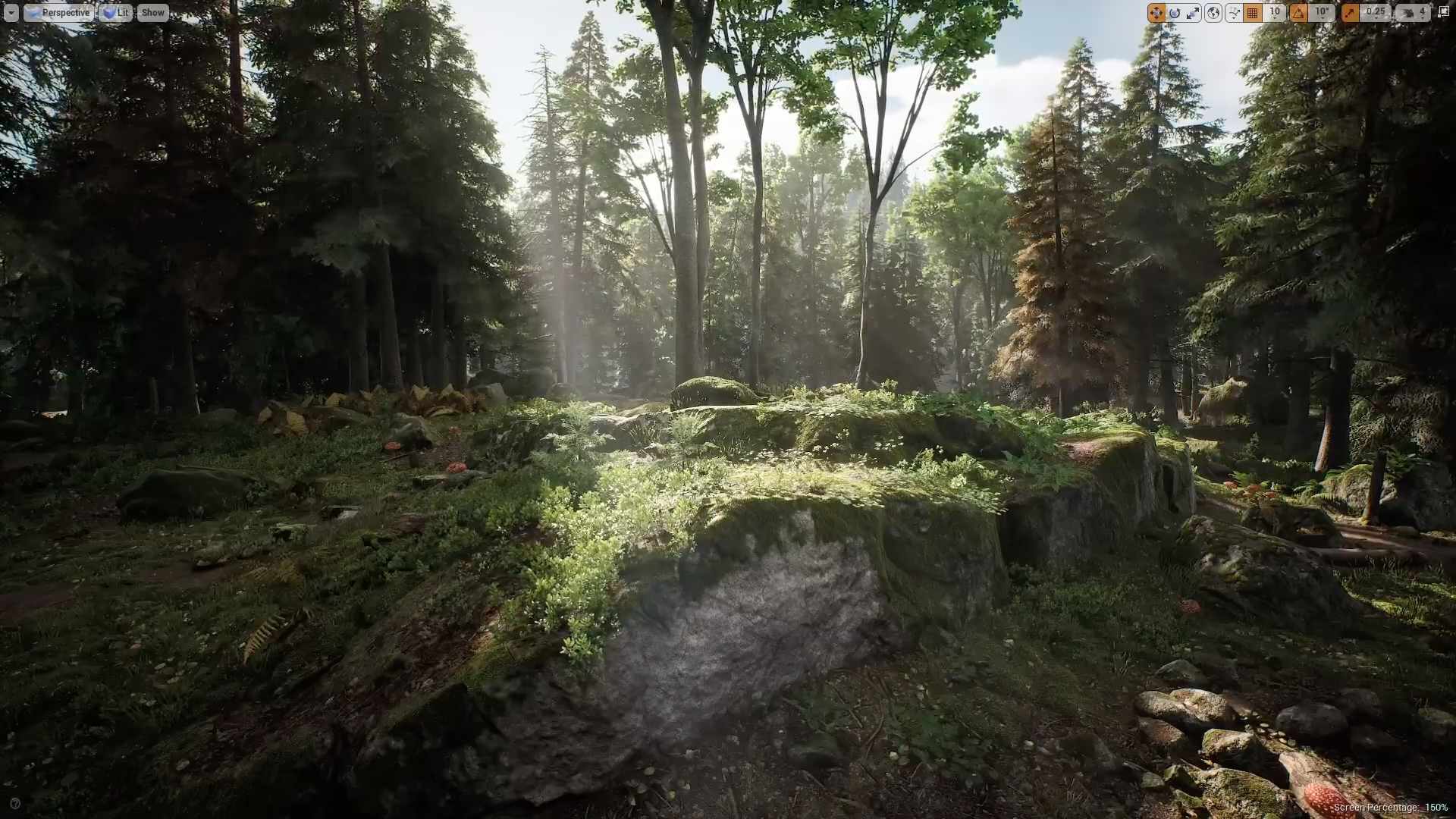Click the Lit shading button
Viewport: 1456px width, 819px height.
click(118, 12)
